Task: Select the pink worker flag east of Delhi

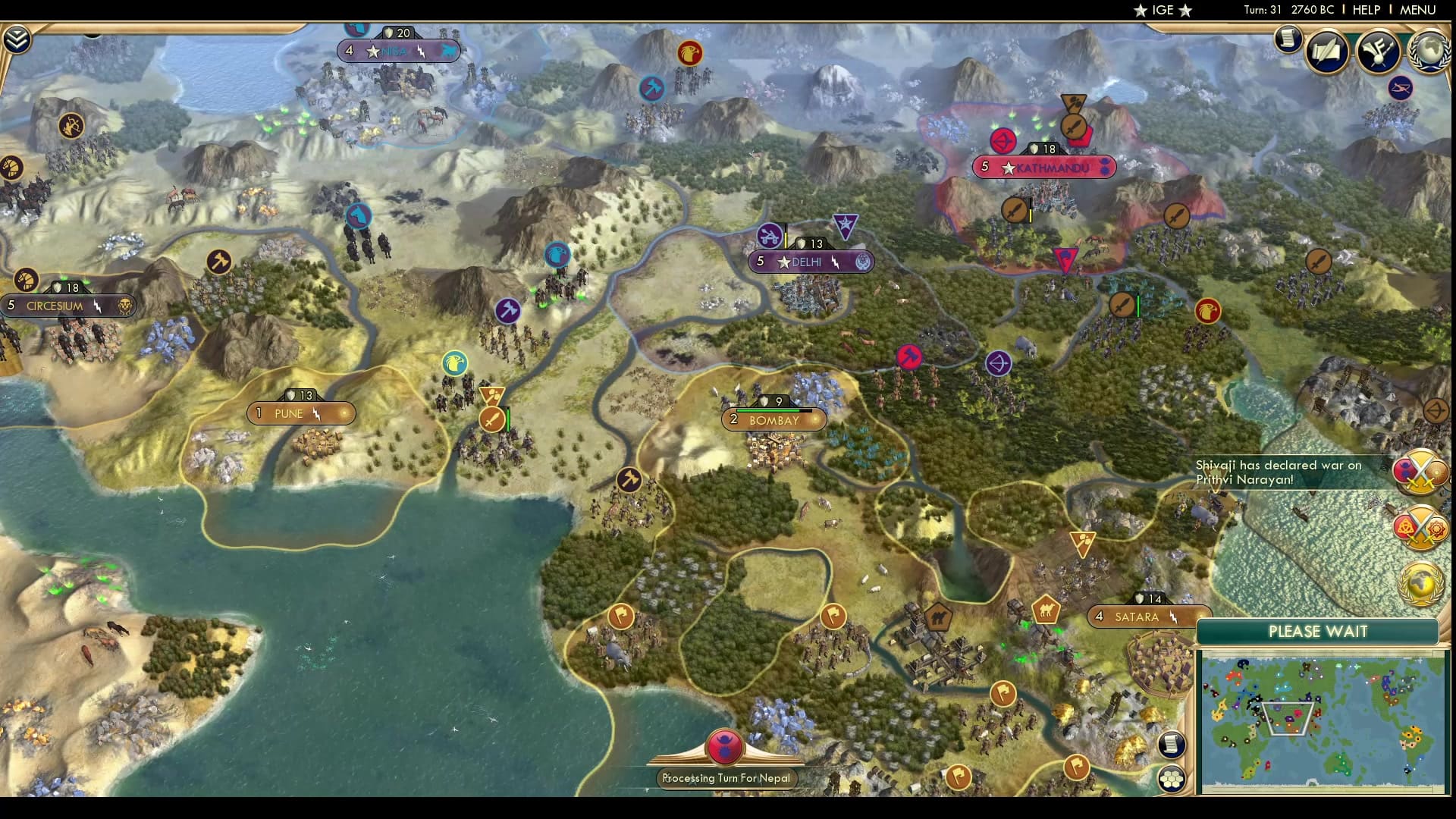Action: pos(909,356)
